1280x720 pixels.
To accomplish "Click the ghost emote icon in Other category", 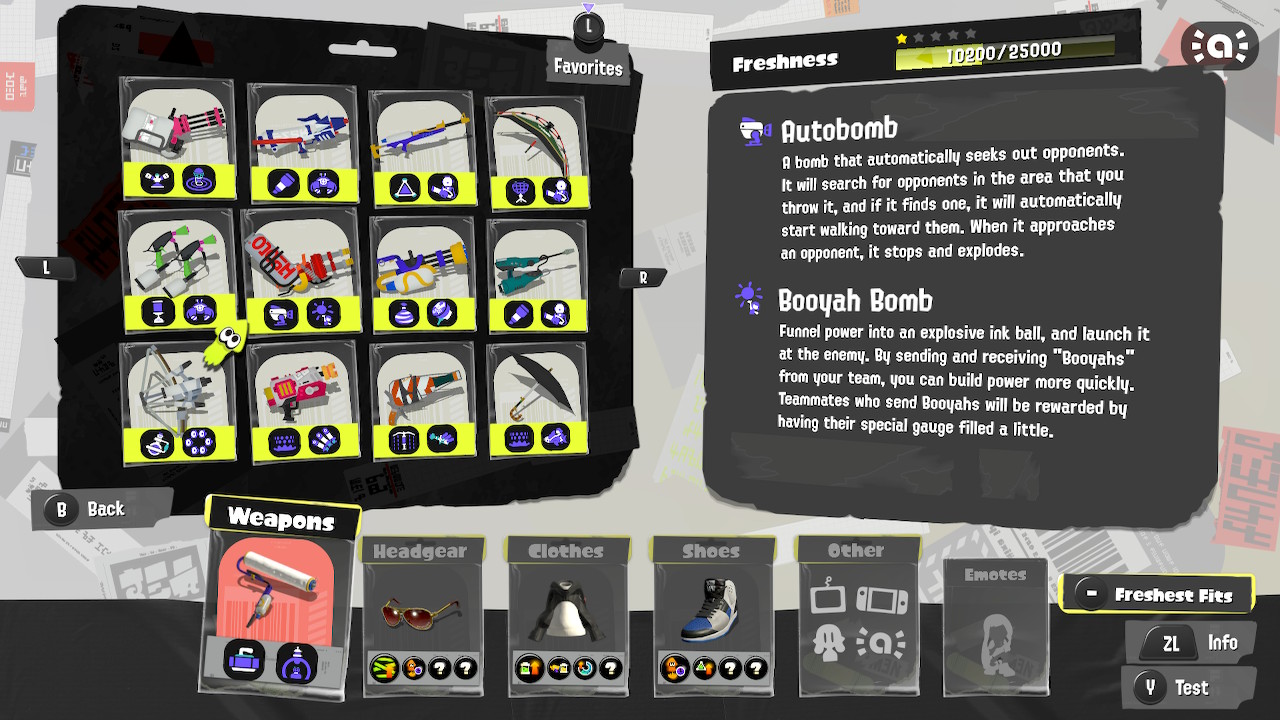I will (x=828, y=642).
